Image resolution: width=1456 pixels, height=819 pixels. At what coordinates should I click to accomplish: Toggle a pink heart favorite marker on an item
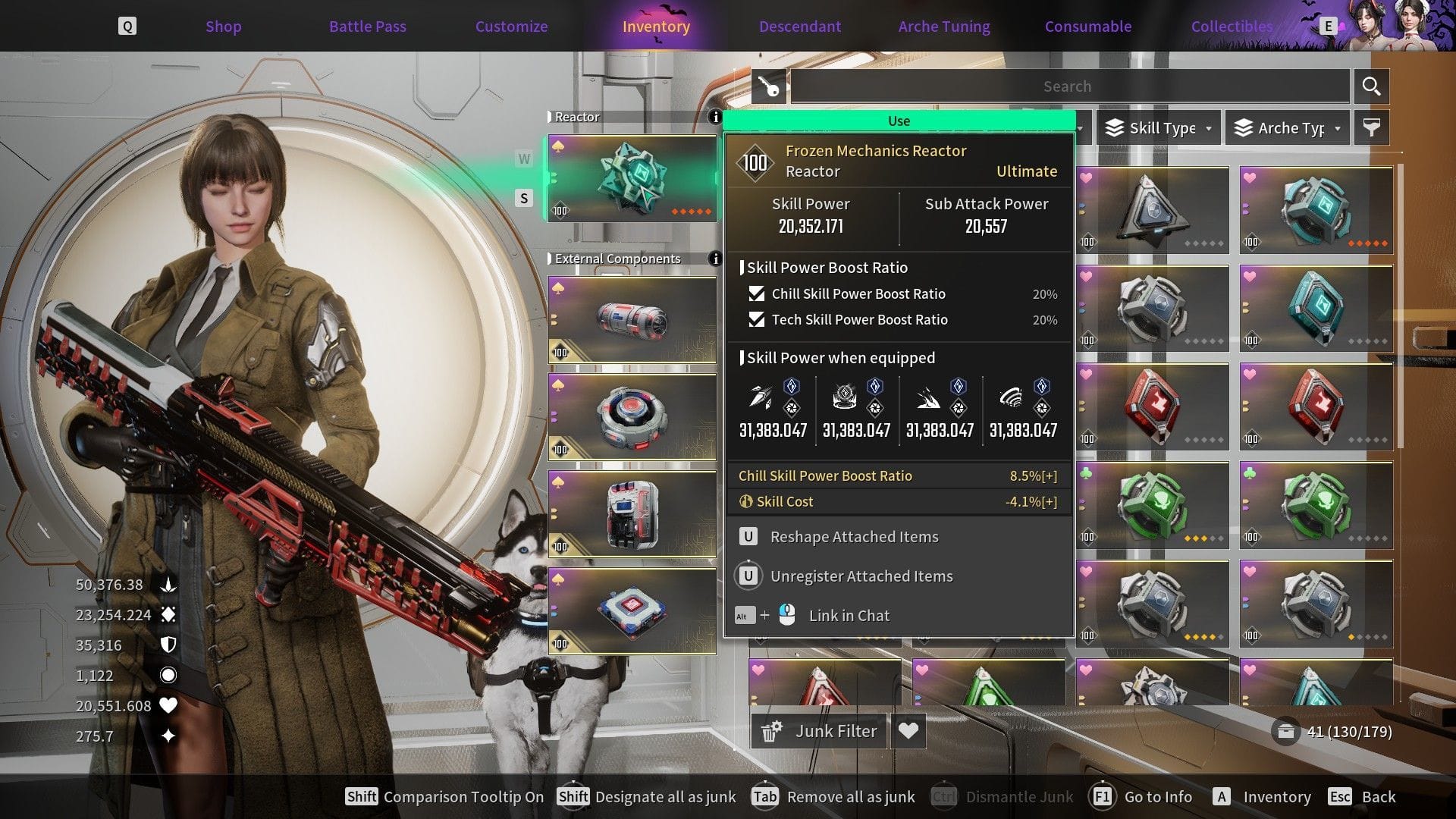tap(1087, 177)
